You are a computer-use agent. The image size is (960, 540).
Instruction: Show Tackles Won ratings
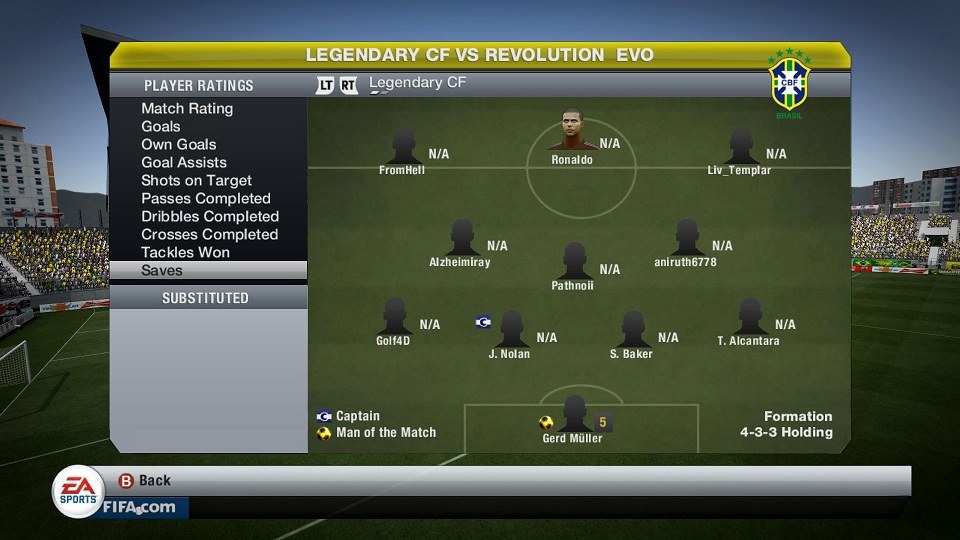185,252
